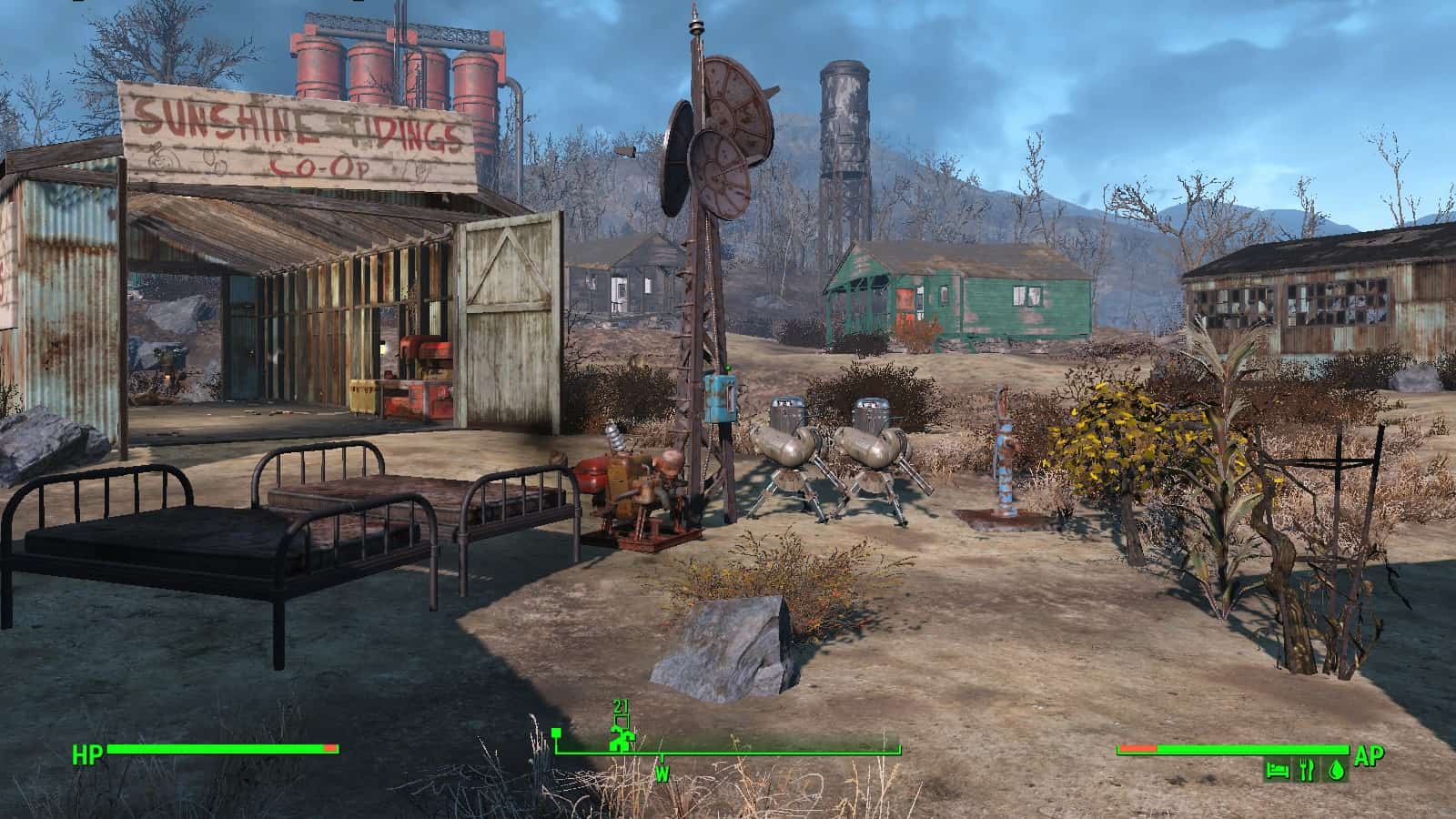Select the fork and knife hunger icon
The image size is (1456, 819).
click(1307, 770)
